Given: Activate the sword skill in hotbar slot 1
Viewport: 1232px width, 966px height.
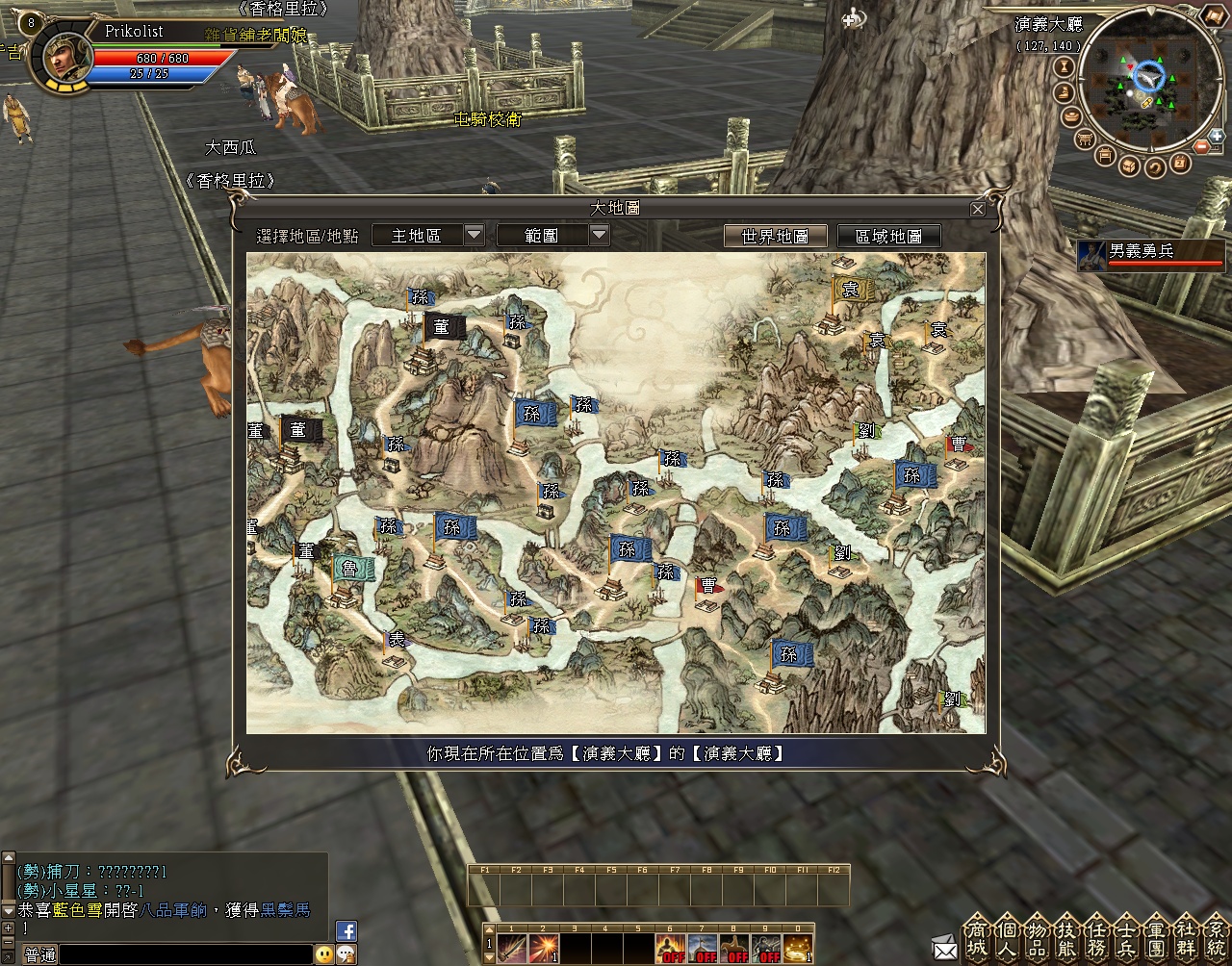Looking at the screenshot, I should (x=512, y=949).
